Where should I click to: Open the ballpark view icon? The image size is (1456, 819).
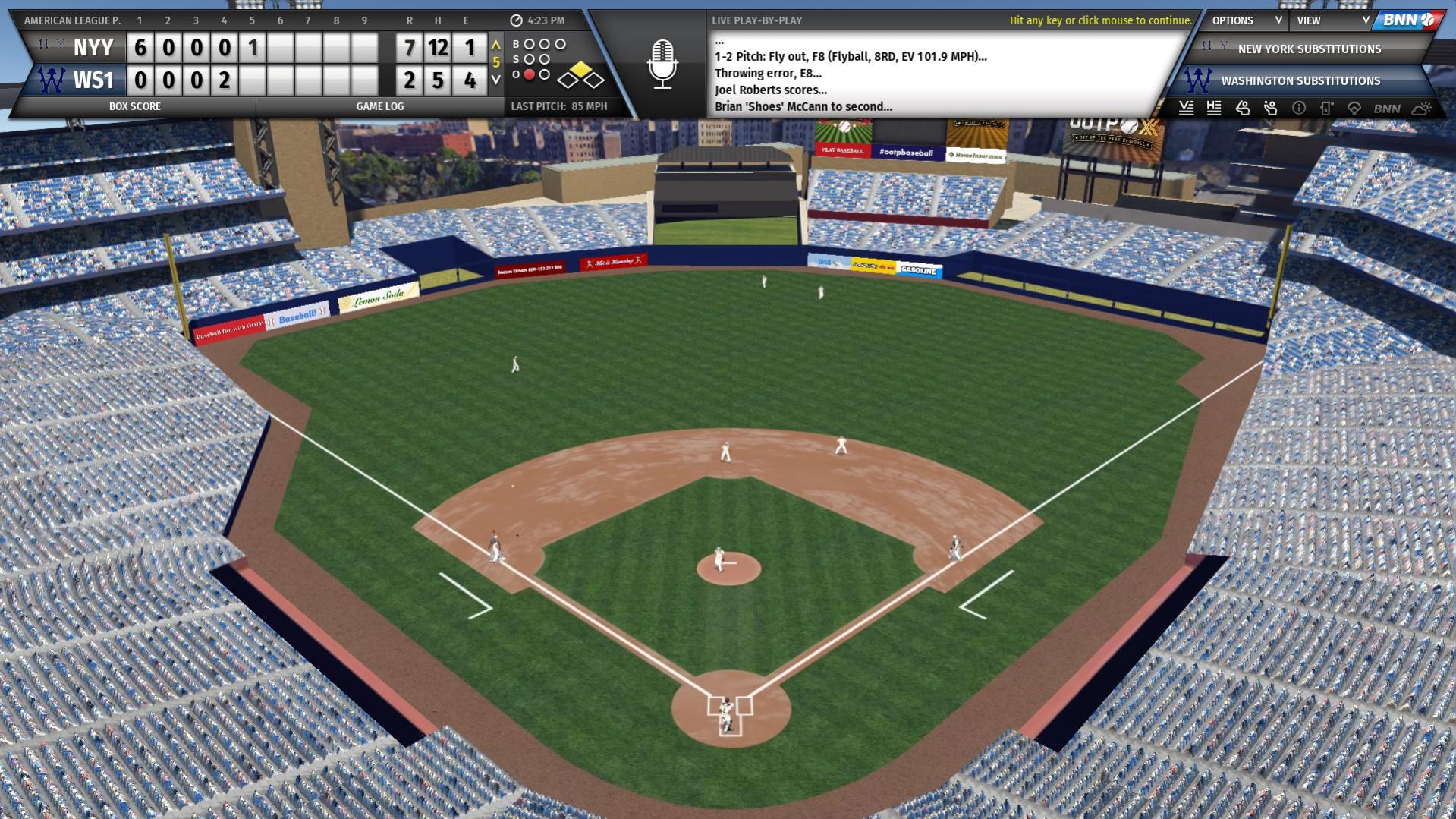click(x=1355, y=109)
